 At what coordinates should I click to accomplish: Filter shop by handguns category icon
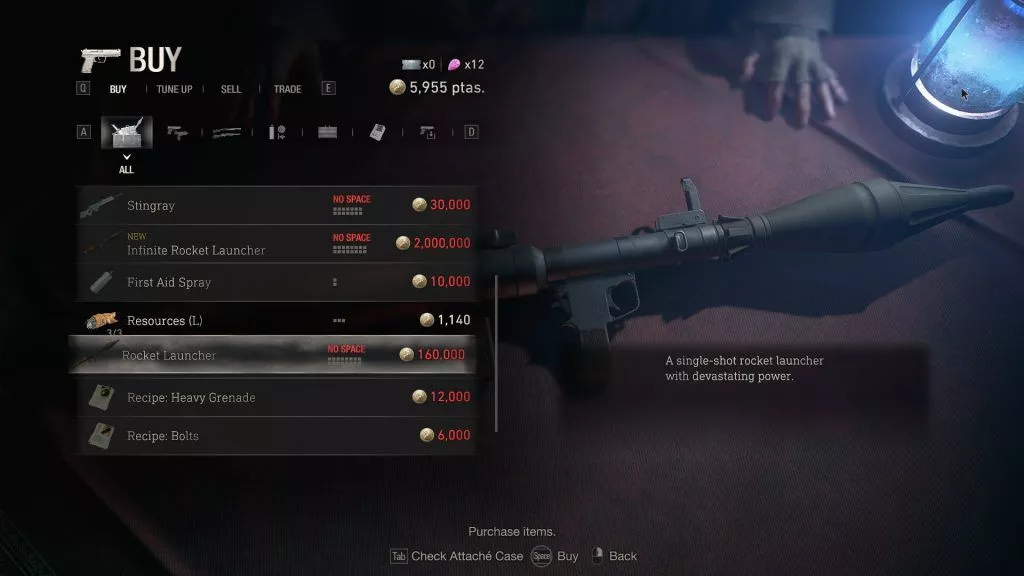(178, 132)
